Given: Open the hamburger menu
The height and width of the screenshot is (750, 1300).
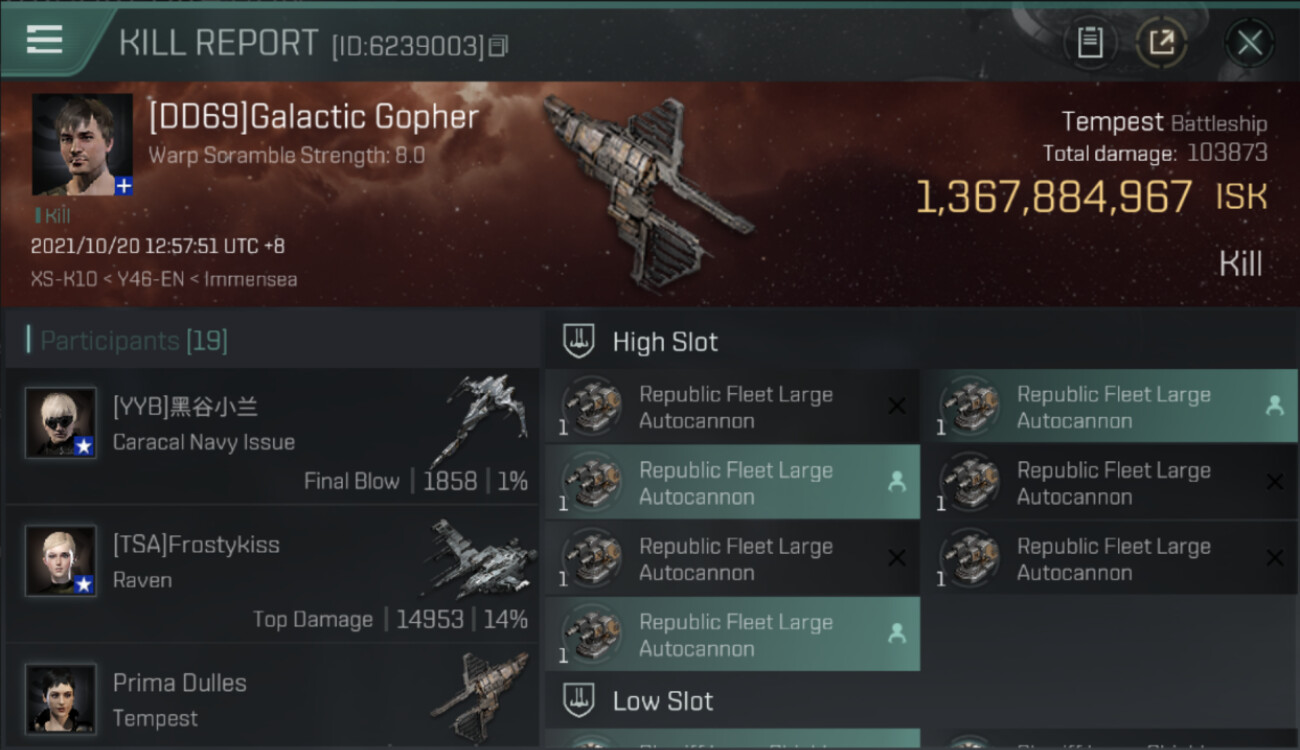Looking at the screenshot, I should tap(45, 40).
